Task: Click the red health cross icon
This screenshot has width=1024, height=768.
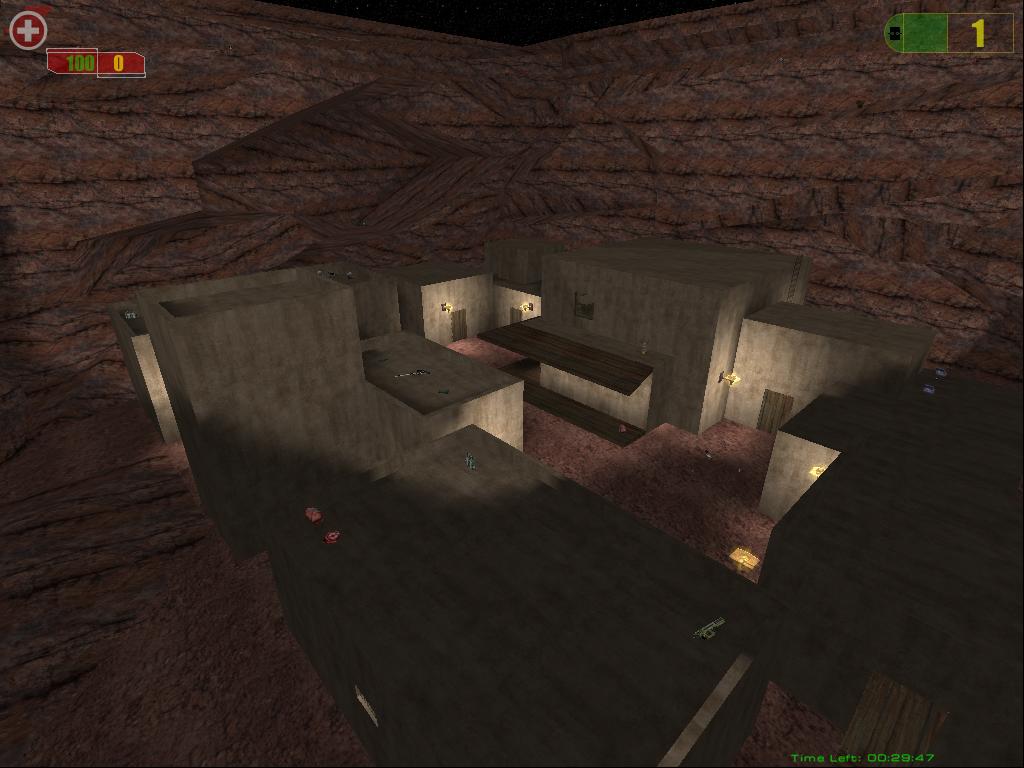Action: [28, 30]
